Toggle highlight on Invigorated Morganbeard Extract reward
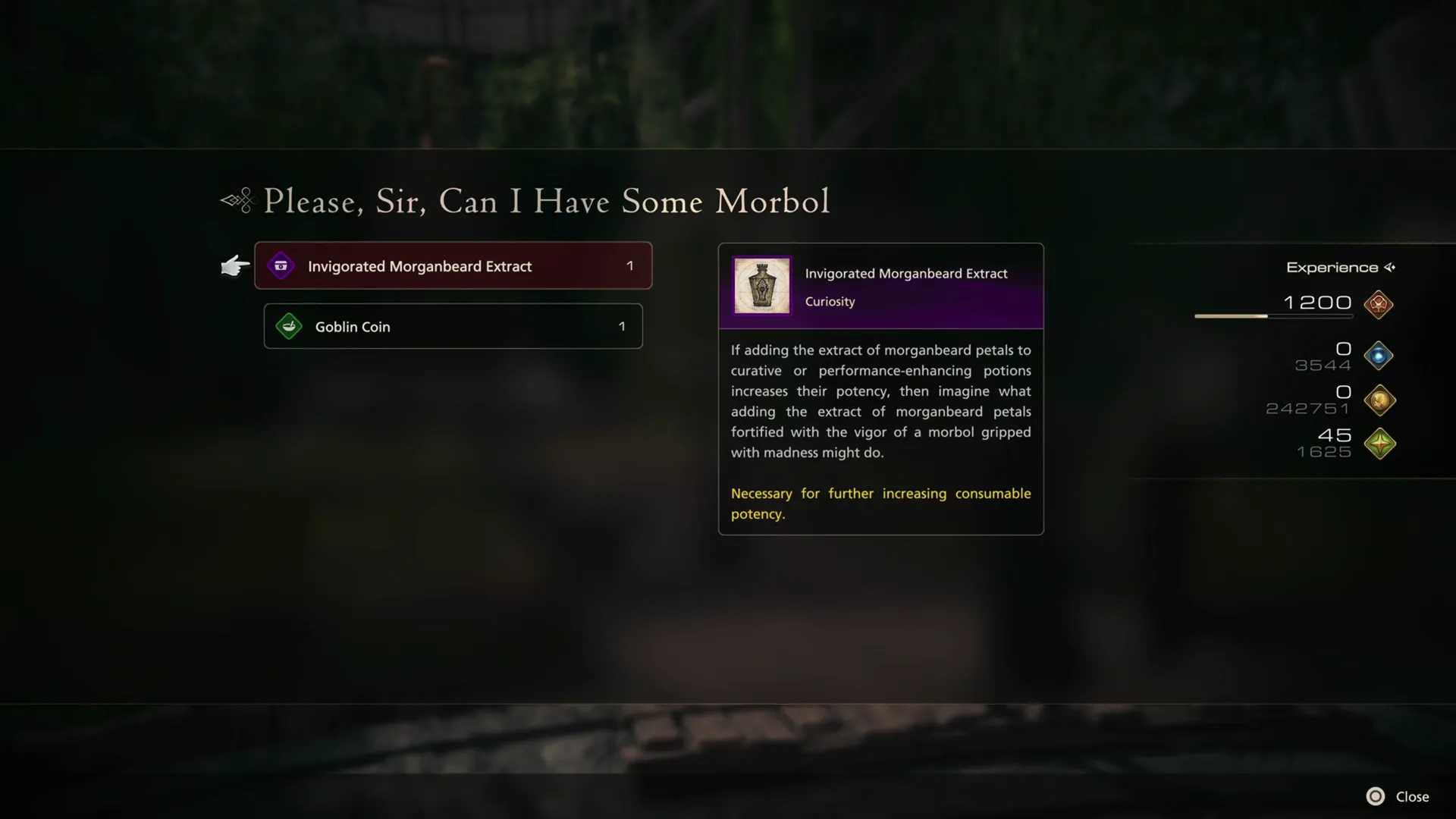Image resolution: width=1456 pixels, height=819 pixels. tap(453, 265)
